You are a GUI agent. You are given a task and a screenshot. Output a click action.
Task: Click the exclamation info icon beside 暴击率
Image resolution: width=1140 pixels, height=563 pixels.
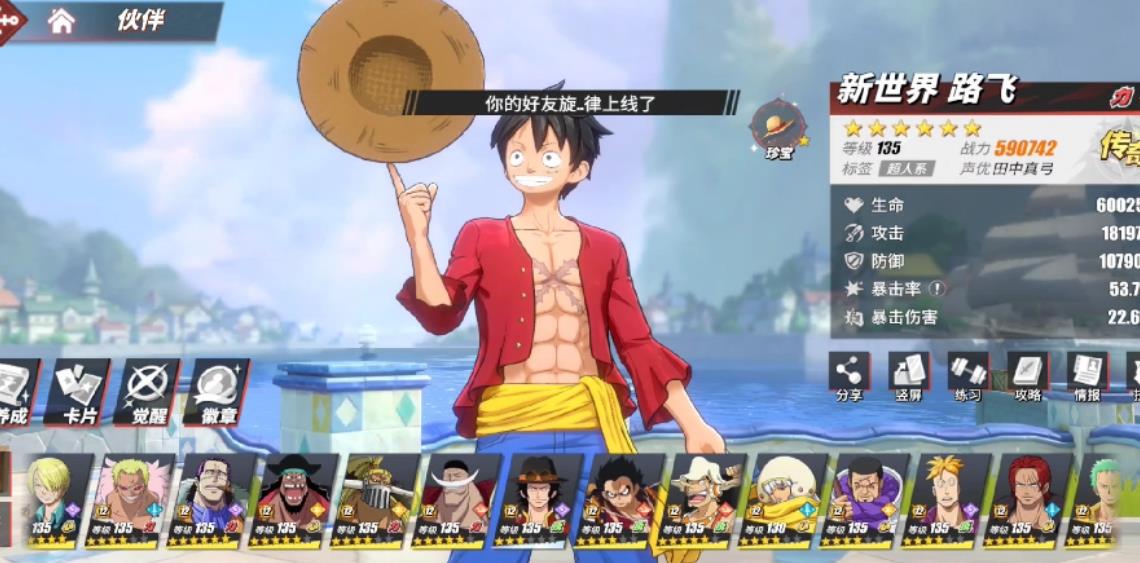coord(937,289)
